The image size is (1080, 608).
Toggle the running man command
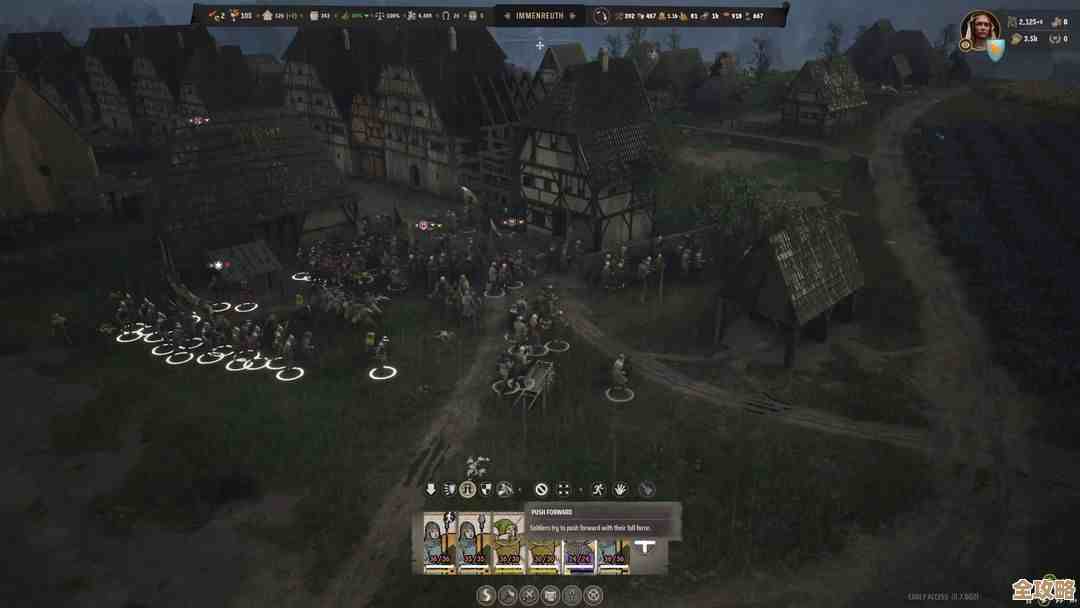tap(598, 490)
